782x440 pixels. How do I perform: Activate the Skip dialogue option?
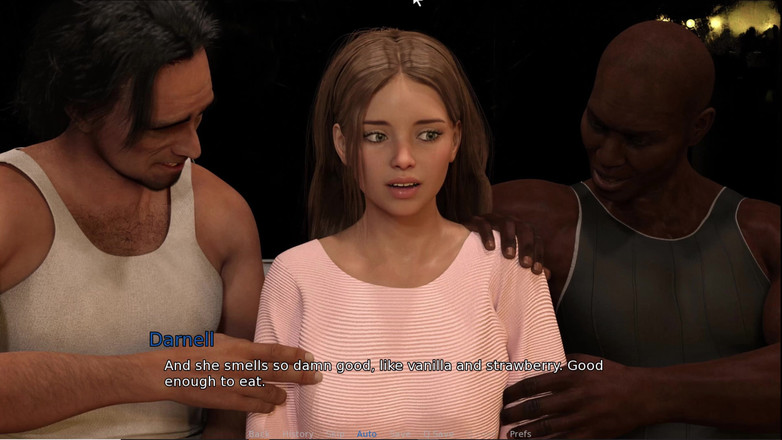click(x=336, y=434)
